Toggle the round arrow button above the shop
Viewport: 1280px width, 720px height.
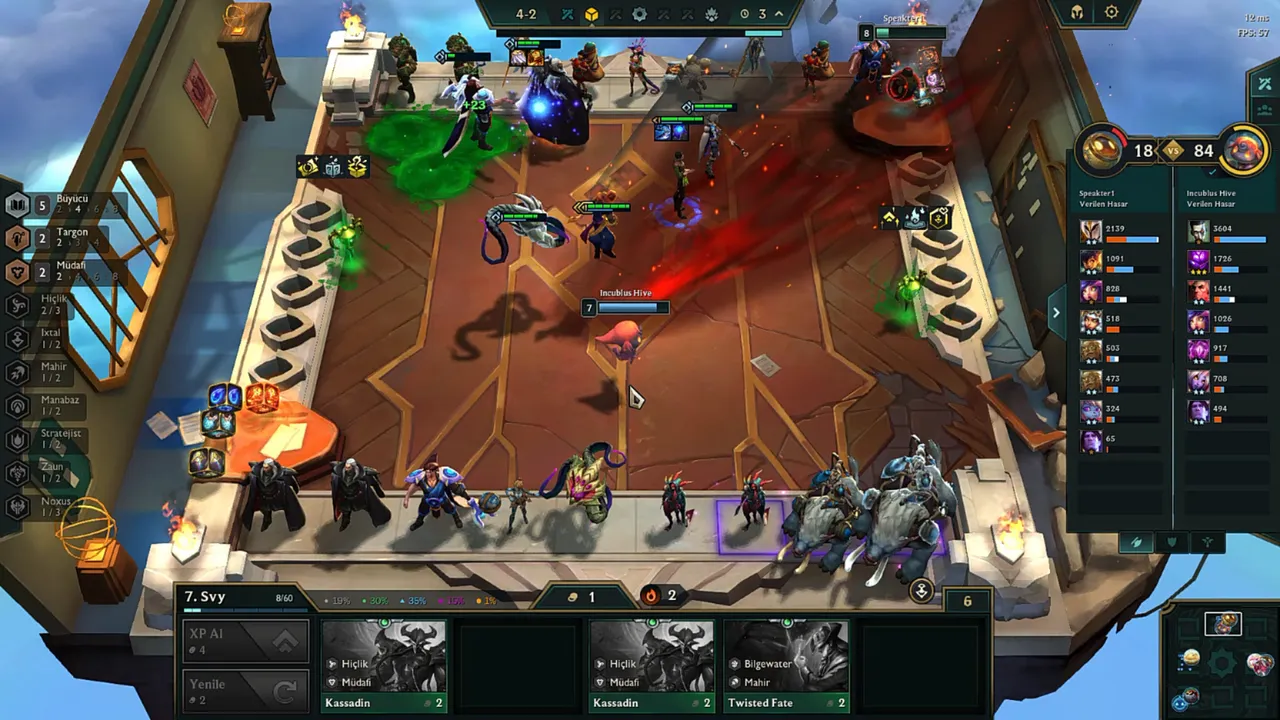(x=921, y=591)
